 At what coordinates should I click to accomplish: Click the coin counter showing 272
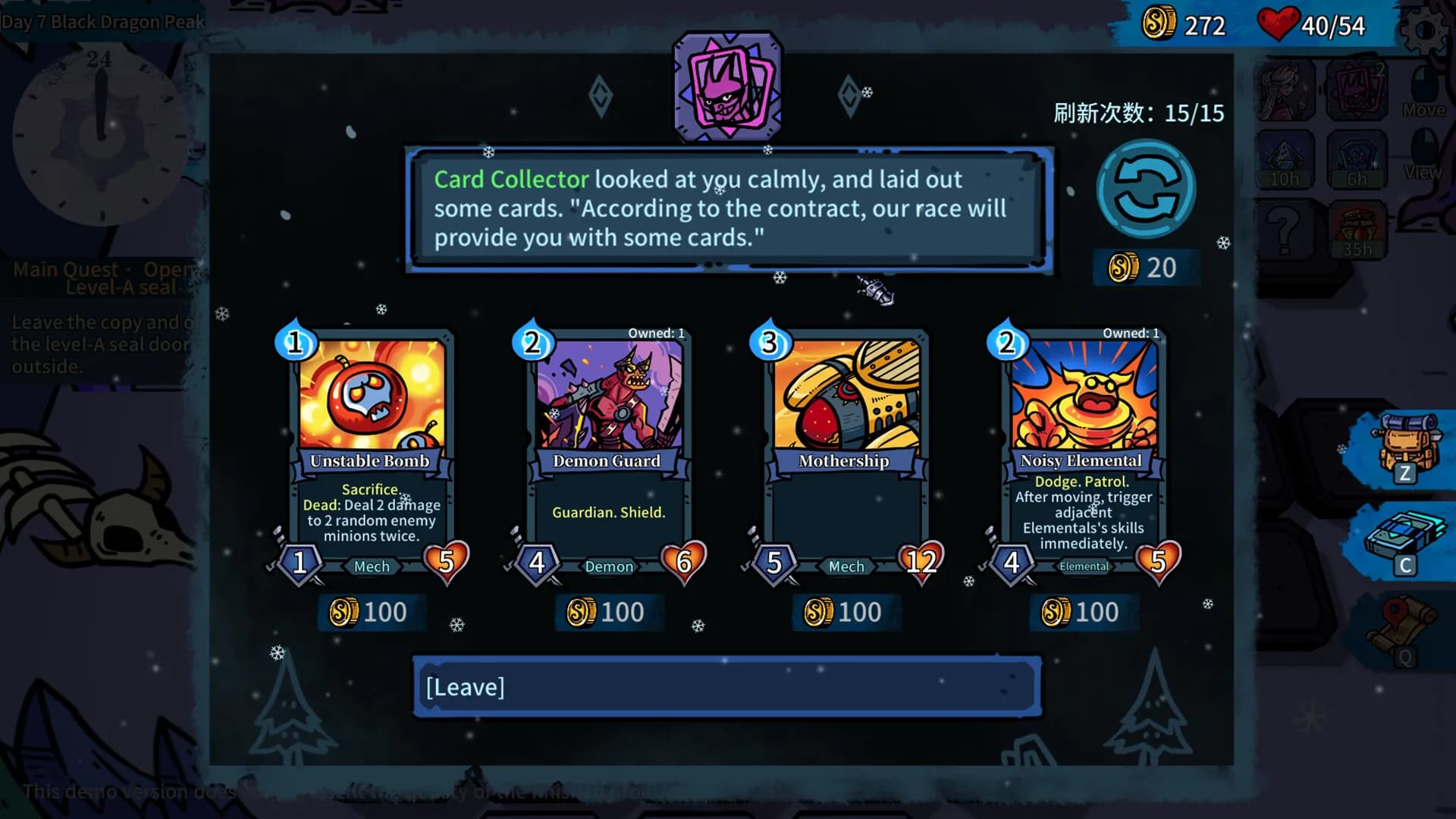click(1179, 27)
